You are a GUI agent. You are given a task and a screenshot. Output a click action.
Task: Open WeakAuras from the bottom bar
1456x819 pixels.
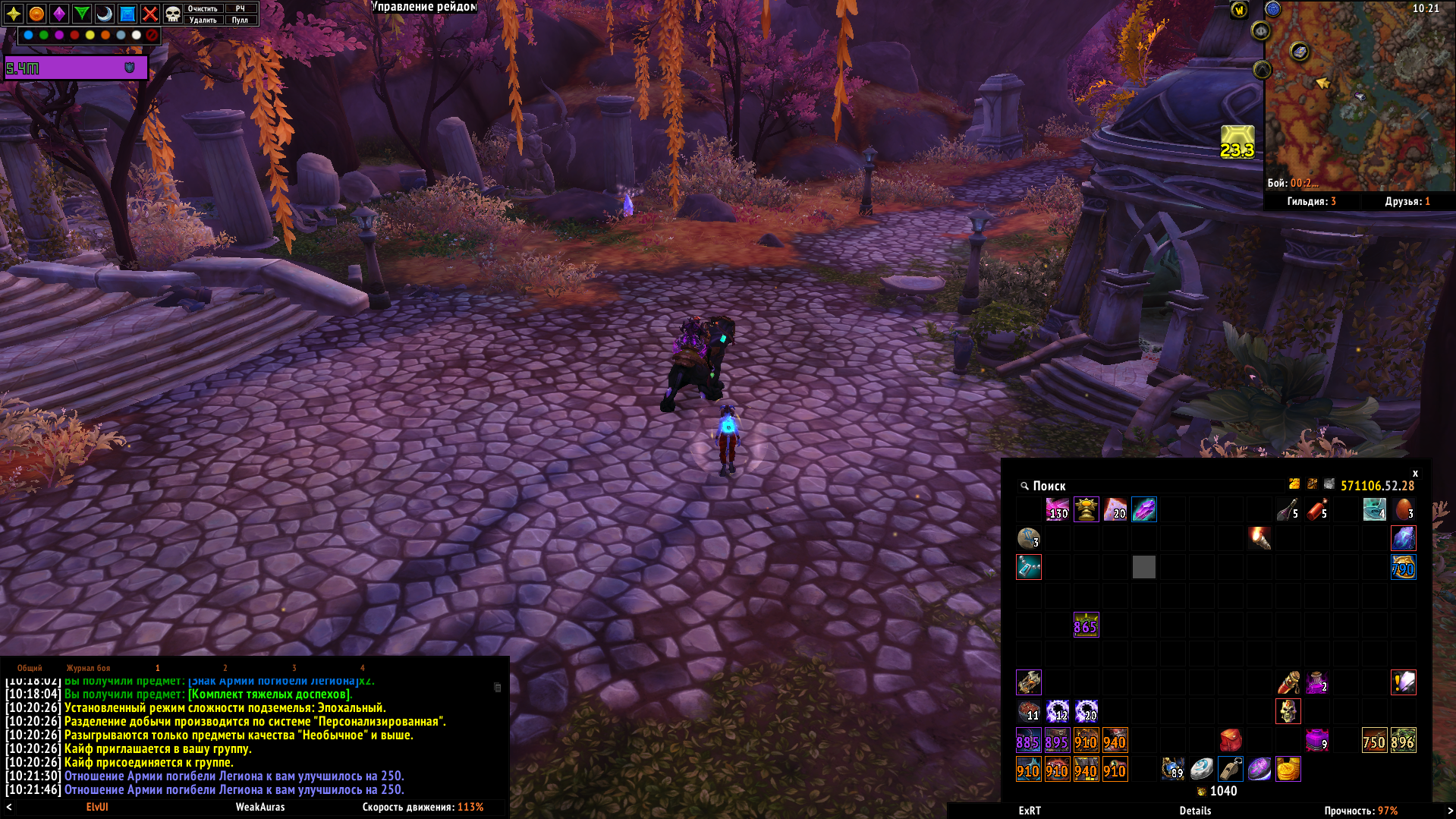(260, 807)
